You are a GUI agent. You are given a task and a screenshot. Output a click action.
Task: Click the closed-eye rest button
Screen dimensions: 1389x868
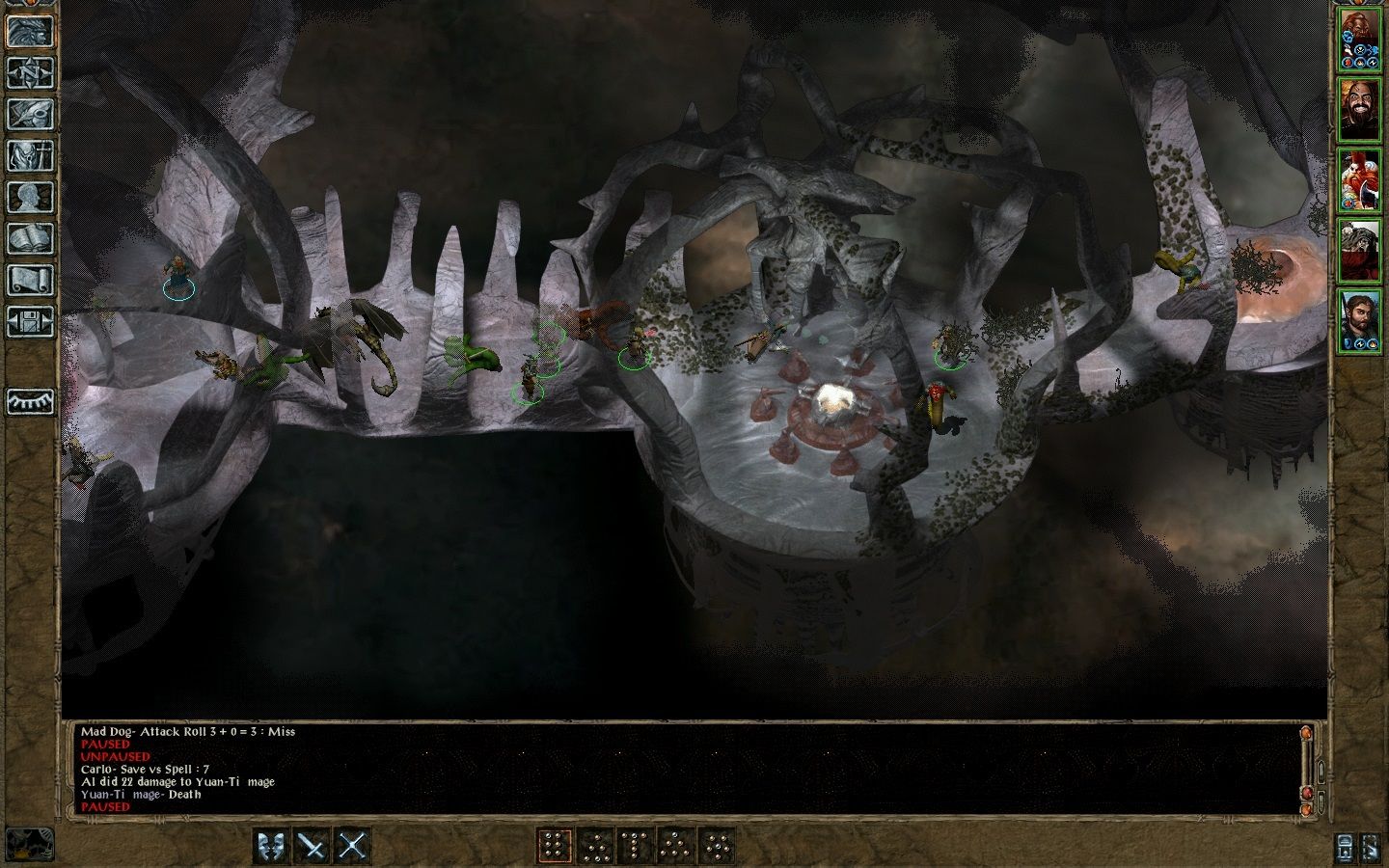tap(30, 401)
